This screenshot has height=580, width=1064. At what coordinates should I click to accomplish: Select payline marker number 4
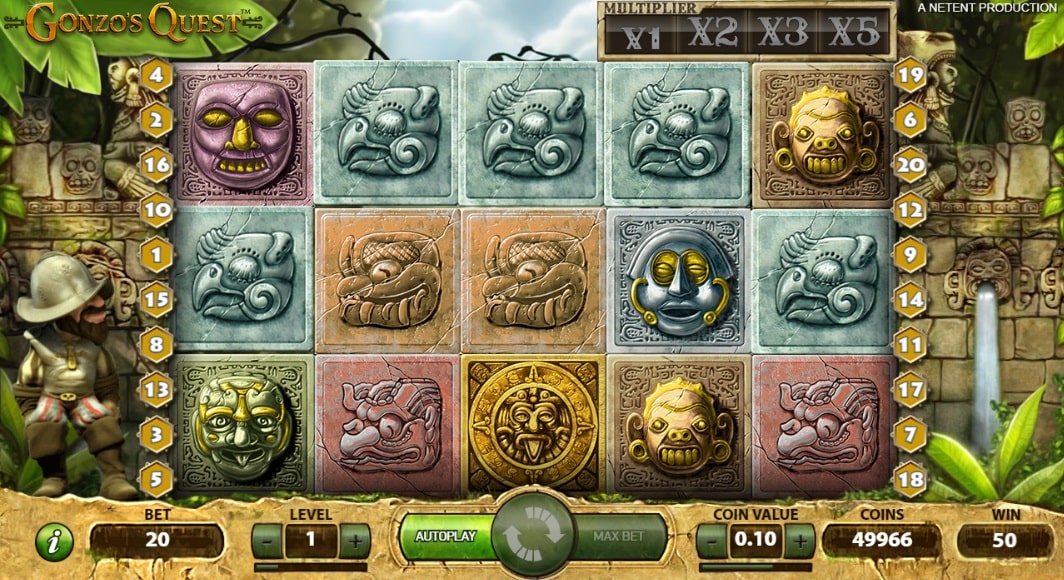pyautogui.click(x=156, y=75)
